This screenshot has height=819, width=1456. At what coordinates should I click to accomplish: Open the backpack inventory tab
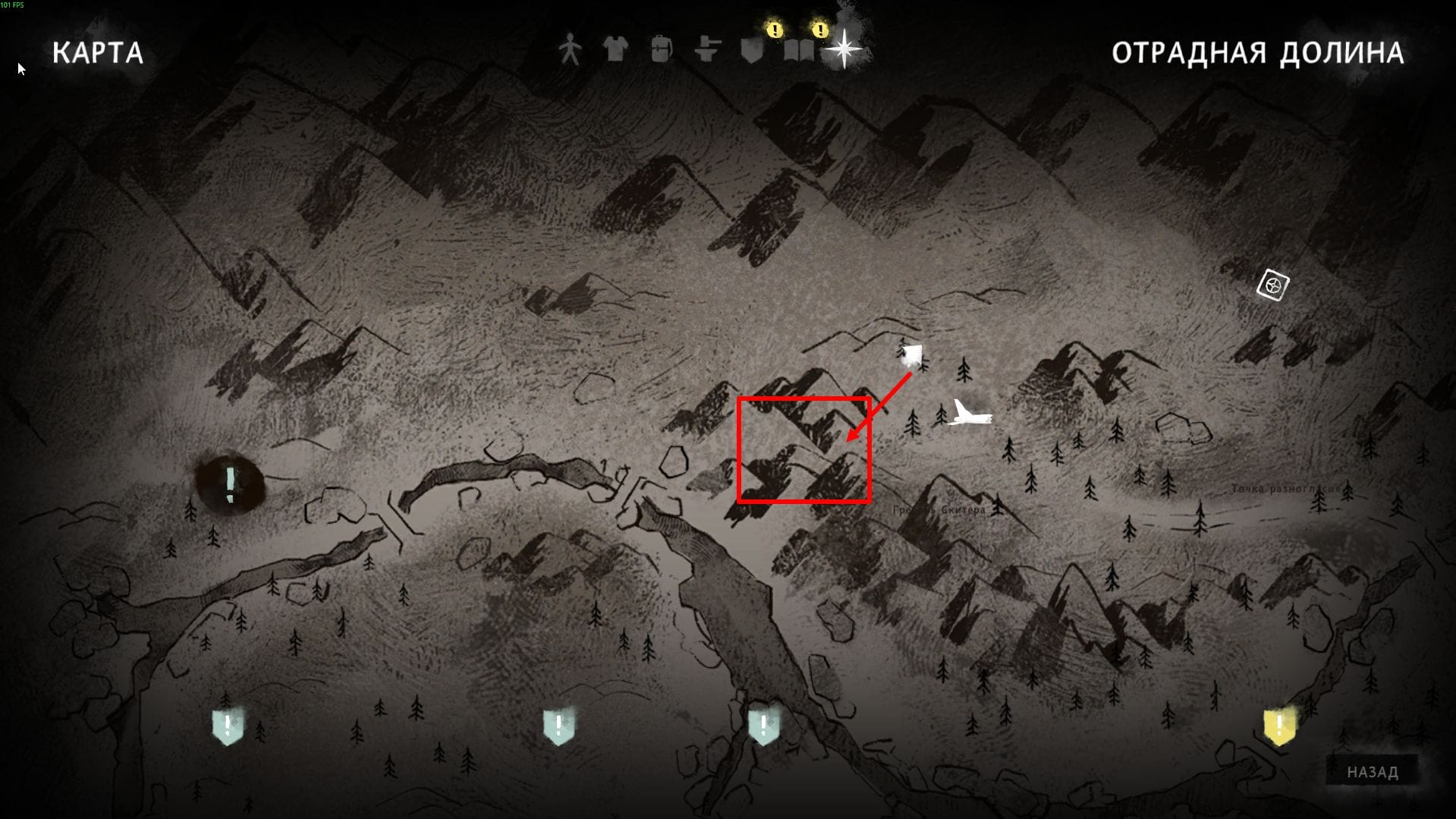(661, 50)
